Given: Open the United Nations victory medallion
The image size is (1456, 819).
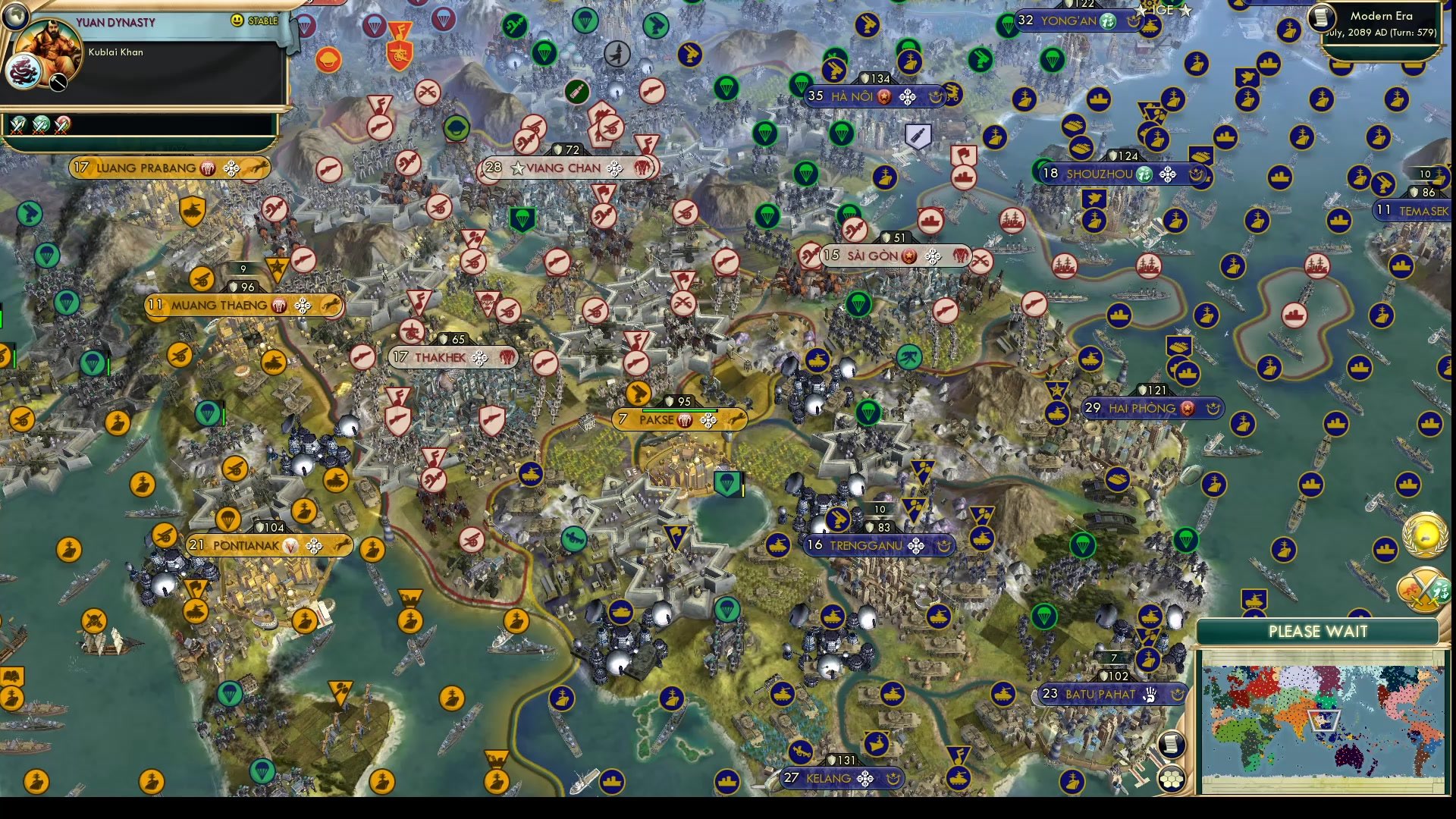Looking at the screenshot, I should click(1424, 535).
